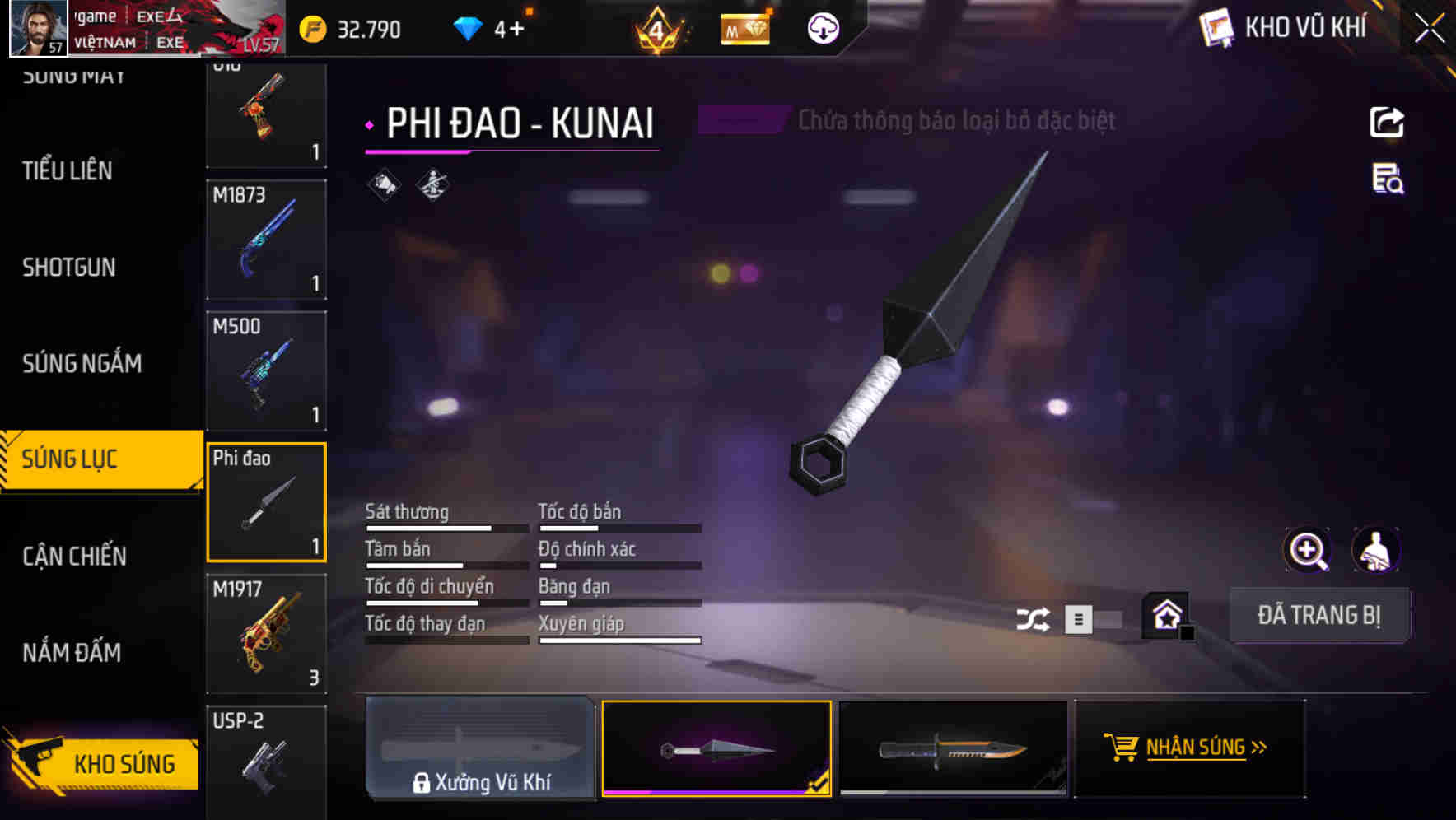Click the share/export icon on the right
The width and height of the screenshot is (1456, 820).
click(1388, 121)
